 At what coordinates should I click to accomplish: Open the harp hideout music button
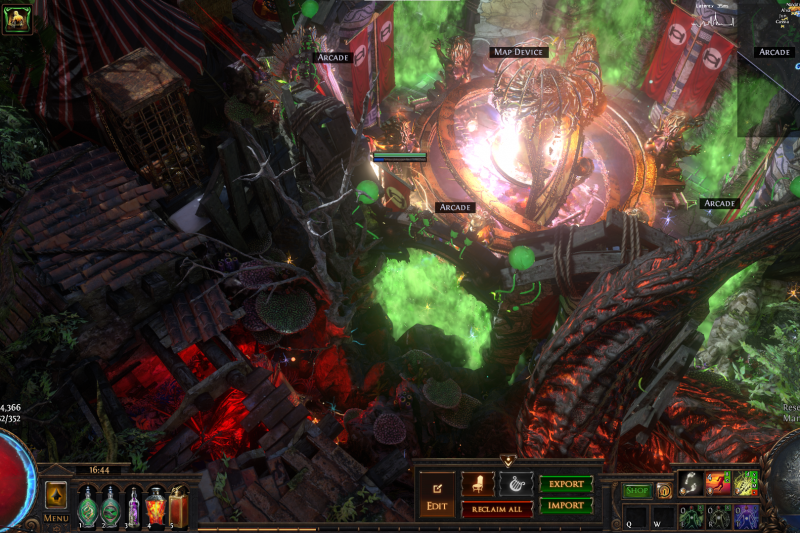[x=516, y=484]
